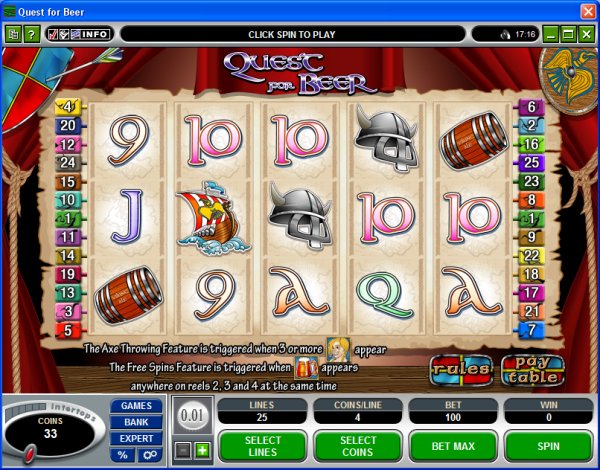This screenshot has height=470, width=600.
Task: Select payline marker 20
Action: [x=68, y=125]
